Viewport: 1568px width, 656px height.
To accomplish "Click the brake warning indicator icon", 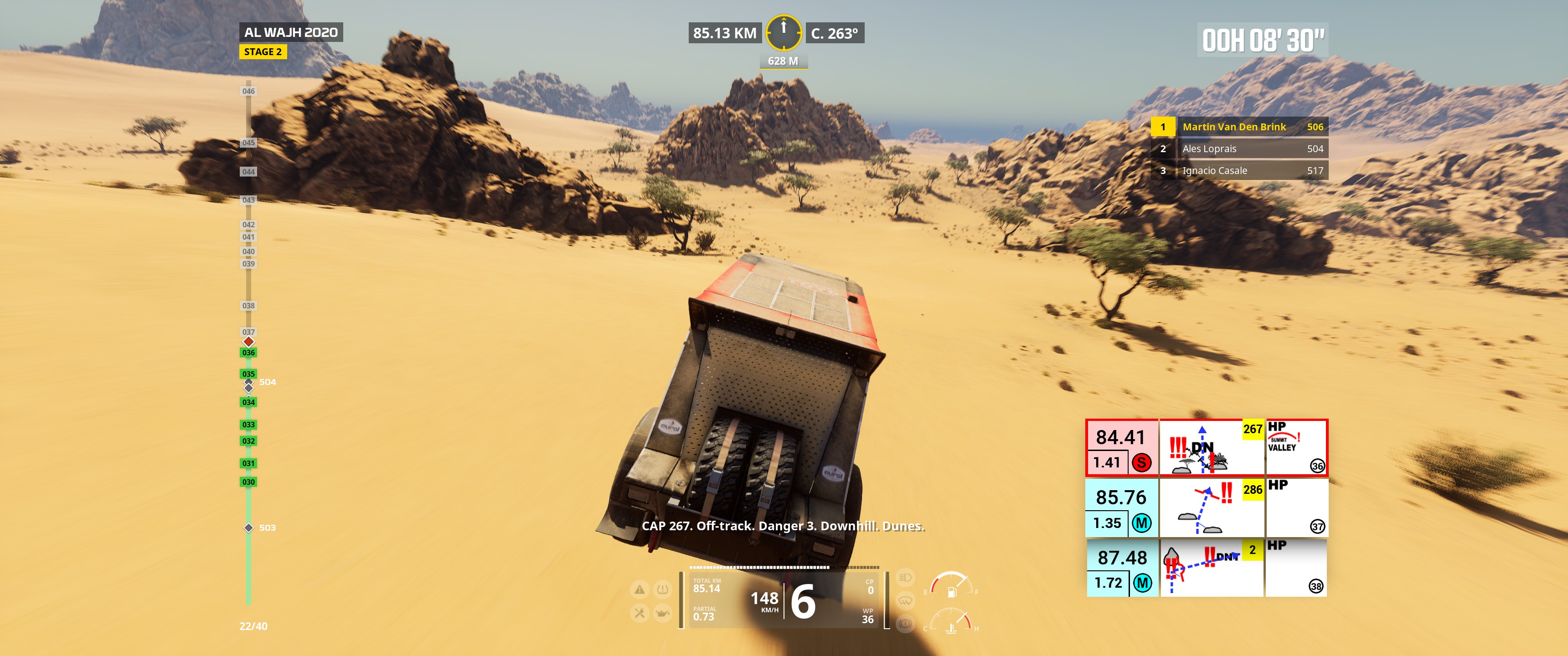I will 905,624.
